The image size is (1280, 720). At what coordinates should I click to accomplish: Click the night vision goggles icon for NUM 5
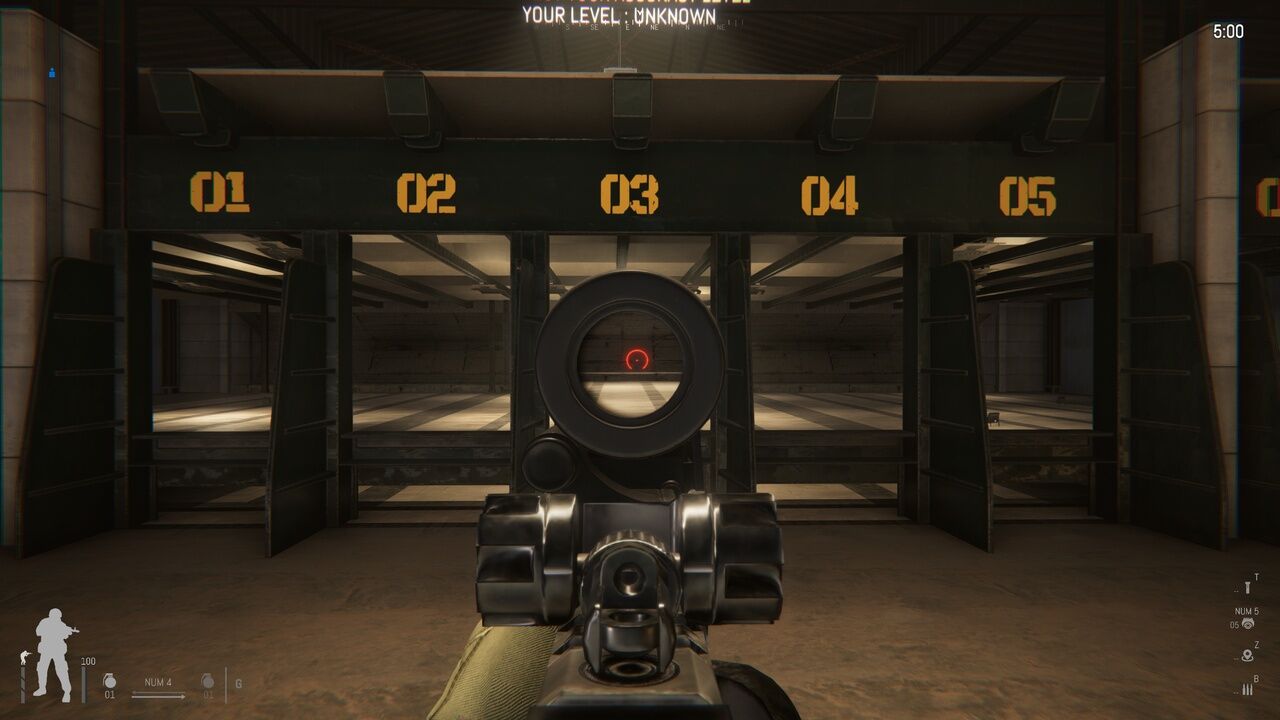coord(1248,623)
